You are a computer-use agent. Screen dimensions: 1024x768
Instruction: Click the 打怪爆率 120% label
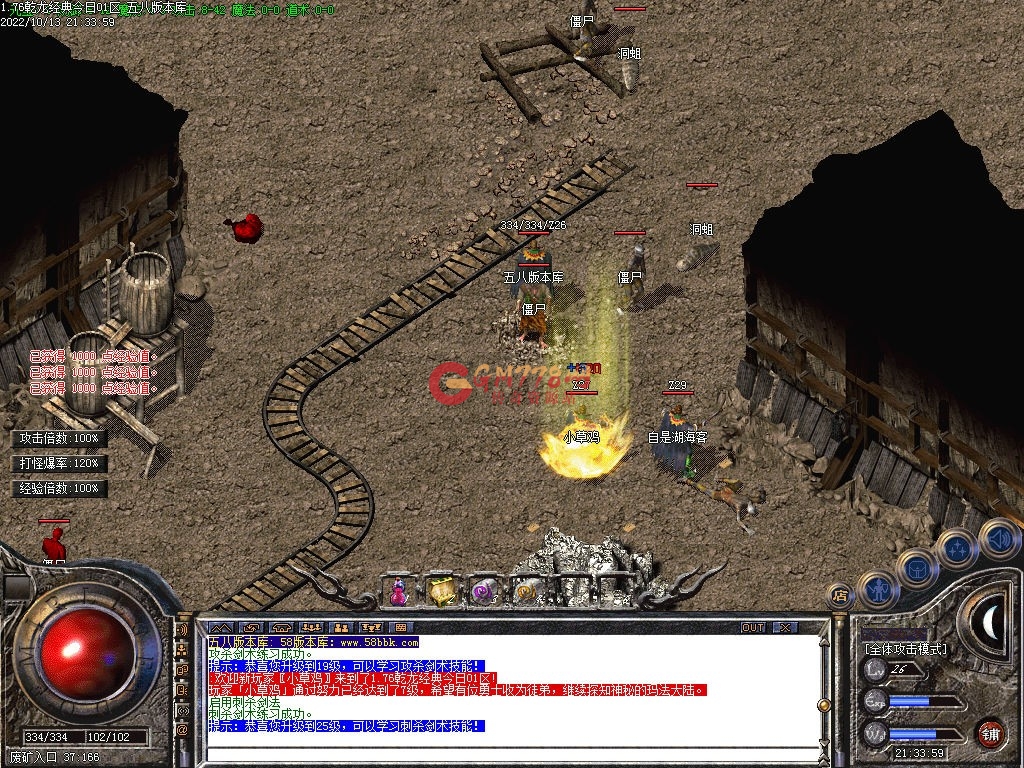(60, 464)
